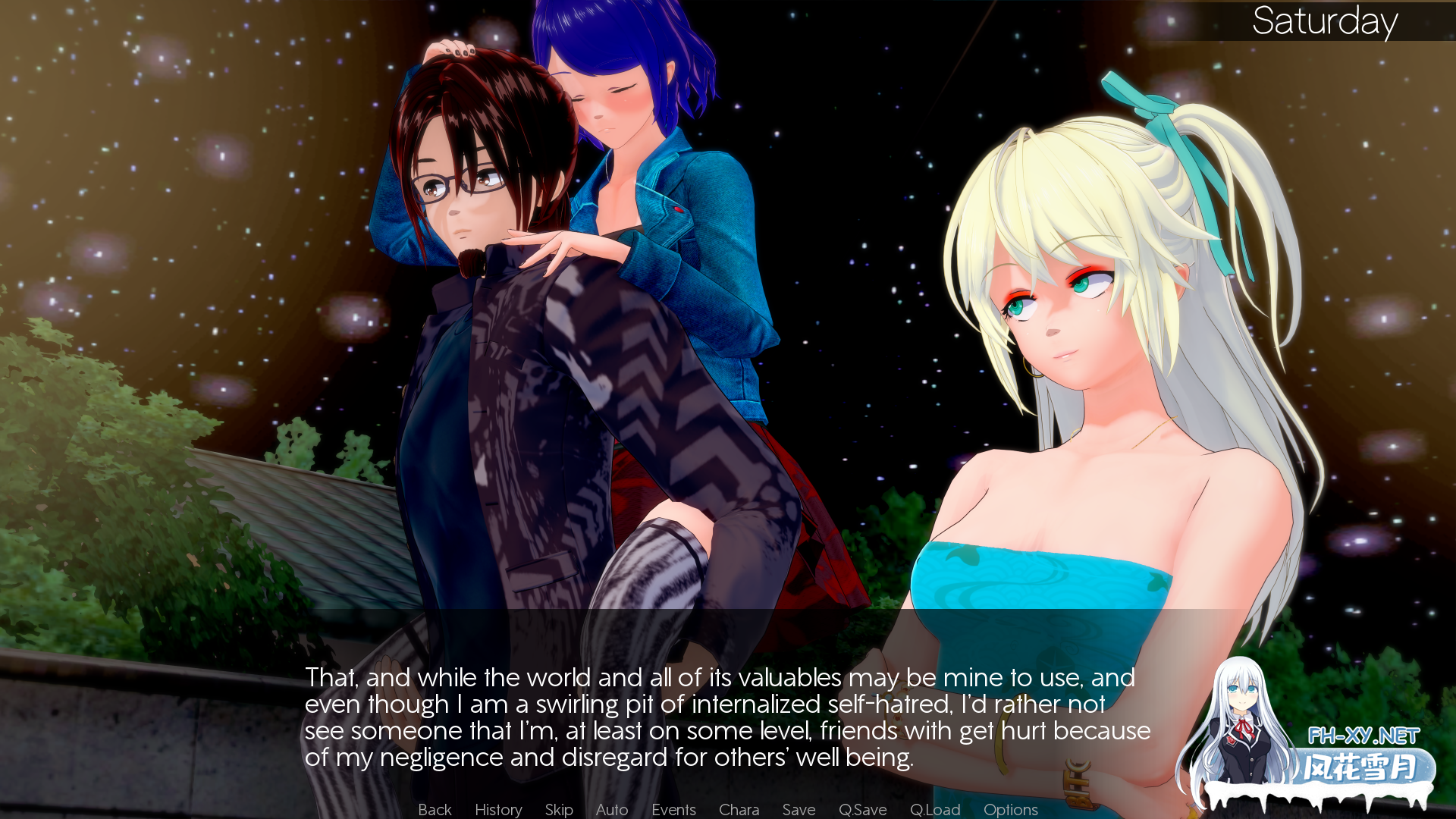The image size is (1456, 819).
Task: Open the Events gallery
Action: click(673, 809)
